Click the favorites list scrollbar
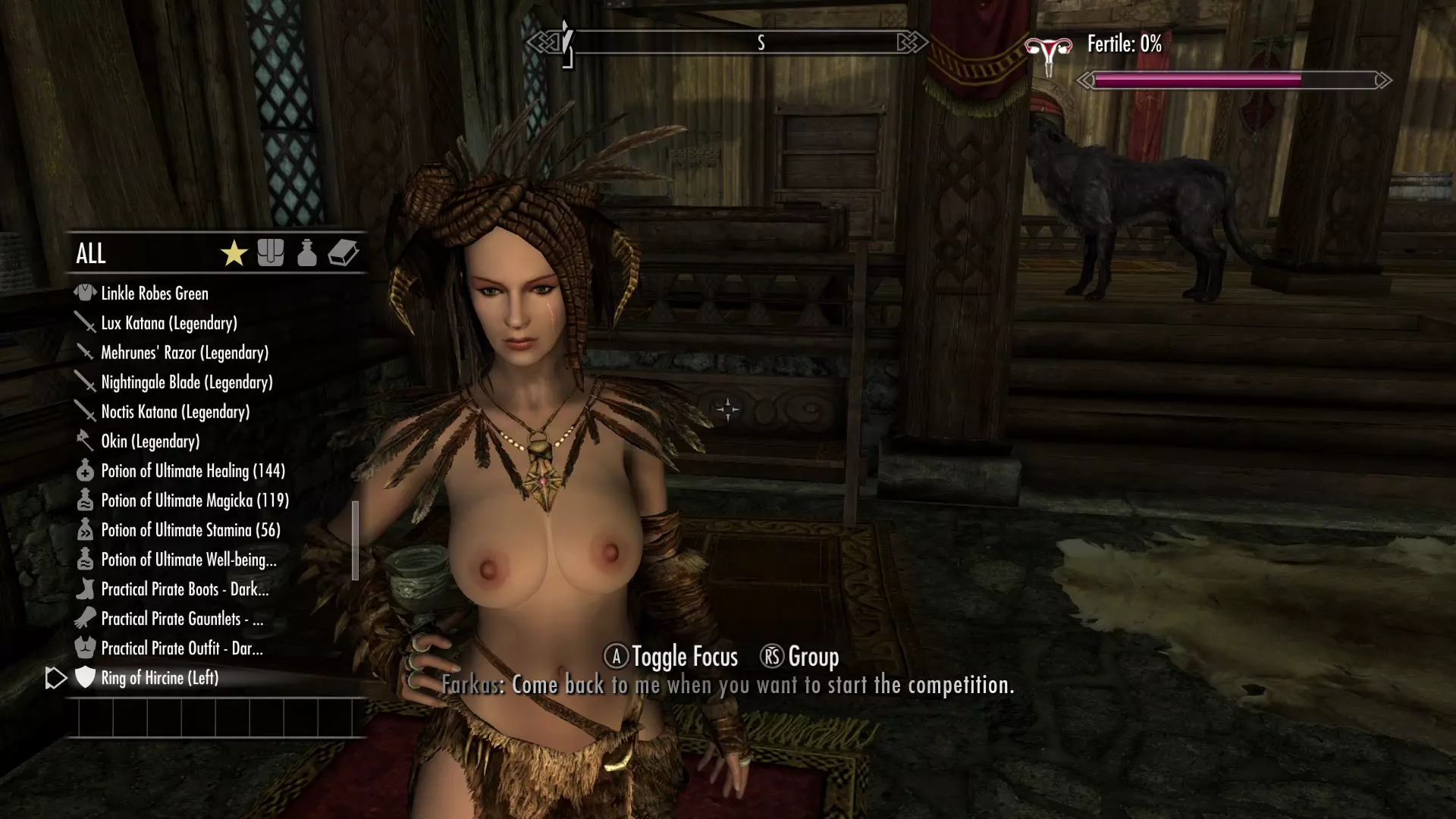 click(x=355, y=540)
